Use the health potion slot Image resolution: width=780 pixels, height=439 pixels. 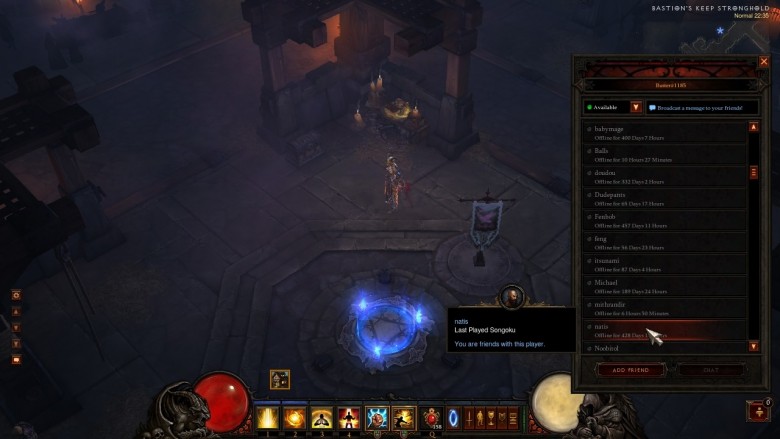pyautogui.click(x=432, y=416)
